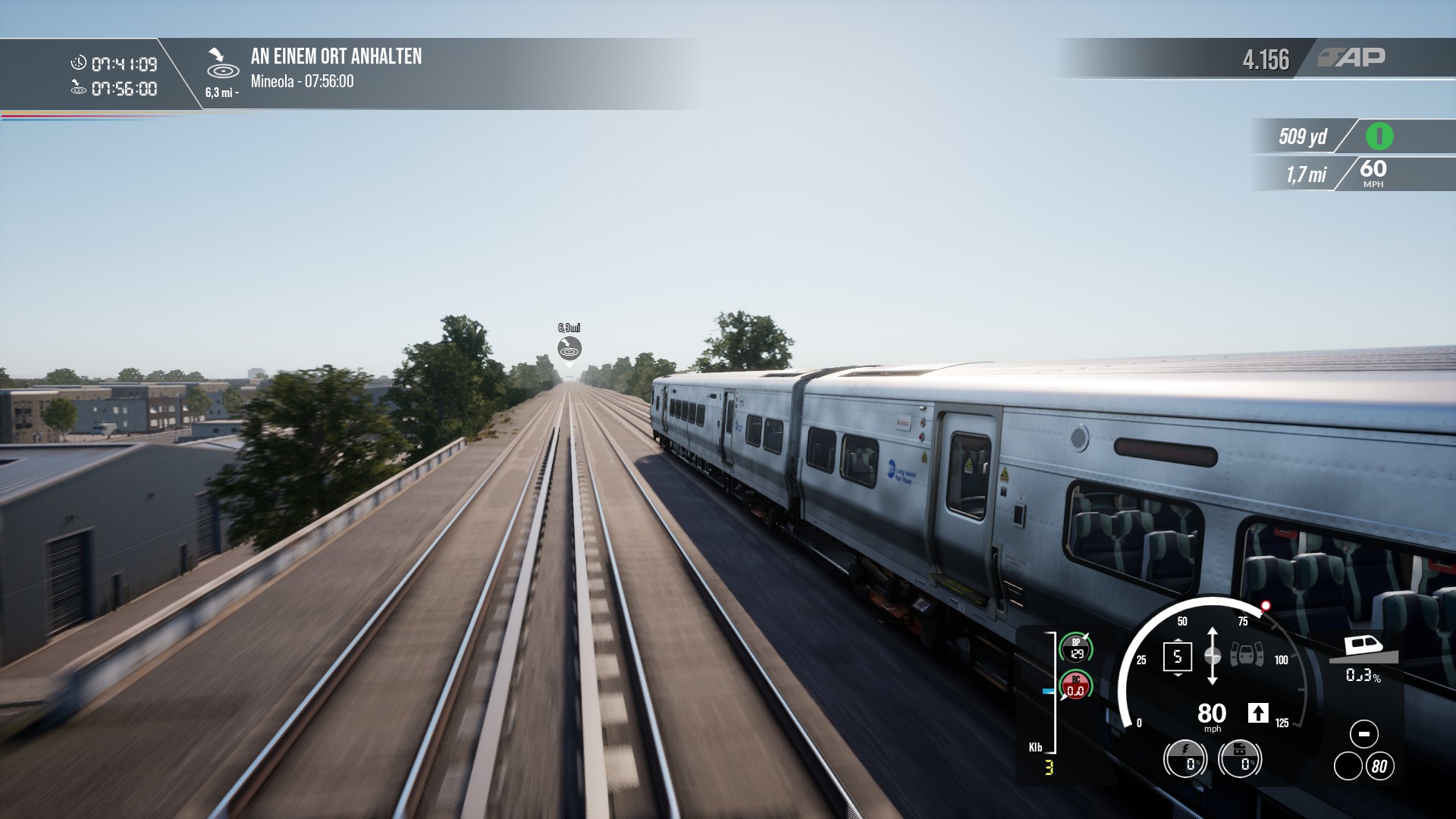Click the AP action points logo
Viewport: 1456px width, 819px height.
click(x=1351, y=58)
